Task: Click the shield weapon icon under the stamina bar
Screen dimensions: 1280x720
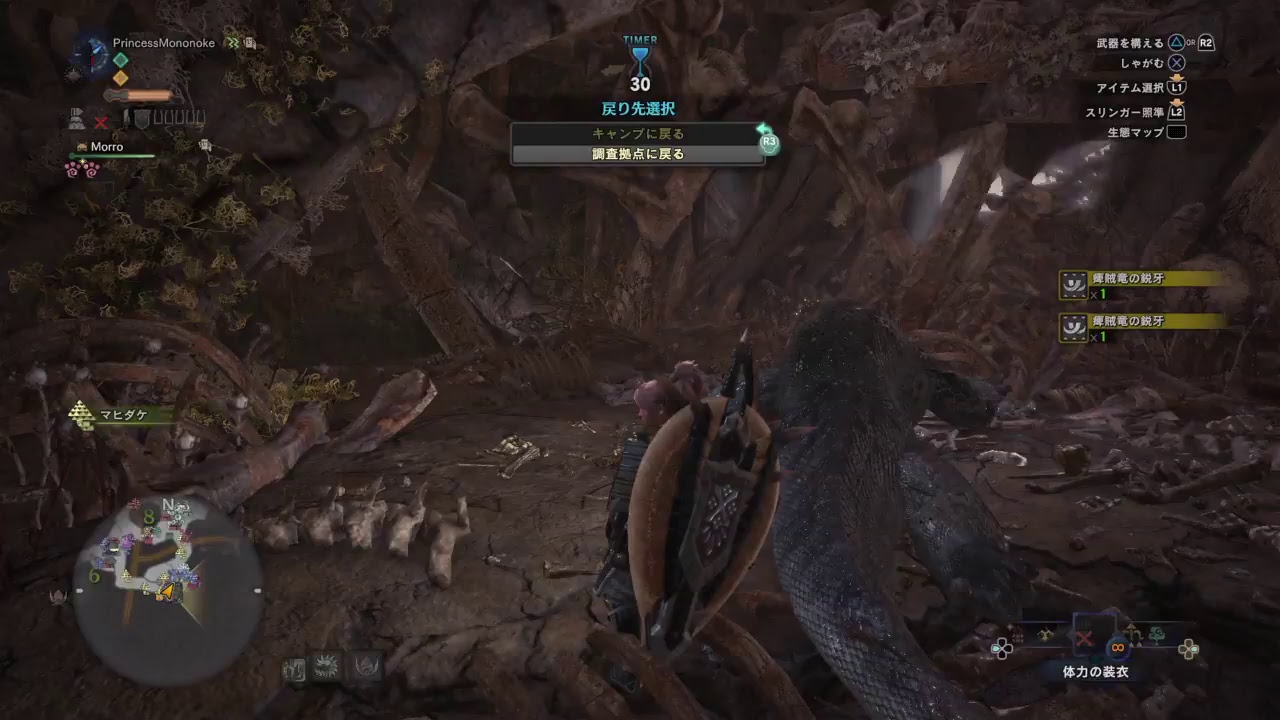Action: click(x=142, y=119)
